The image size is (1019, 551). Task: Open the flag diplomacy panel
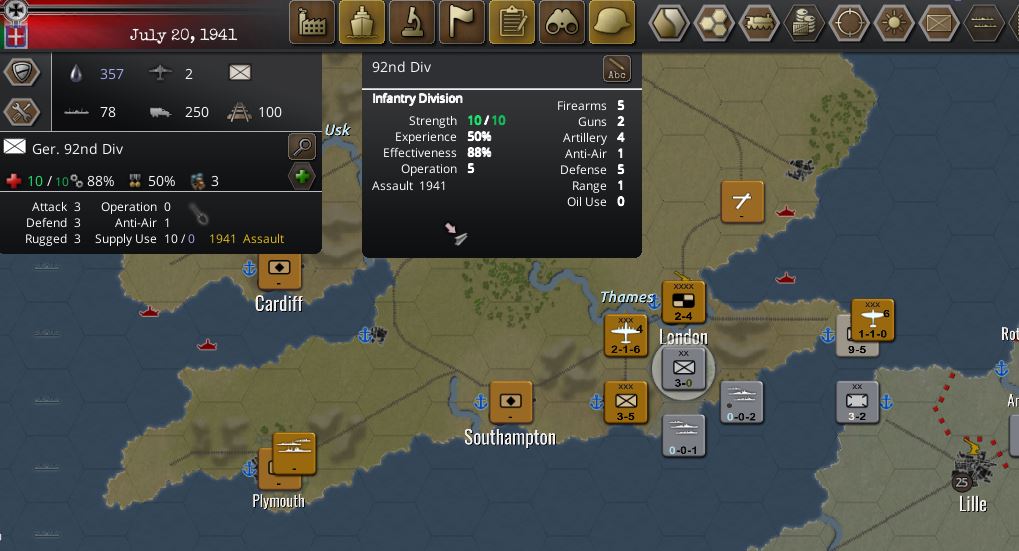click(462, 22)
